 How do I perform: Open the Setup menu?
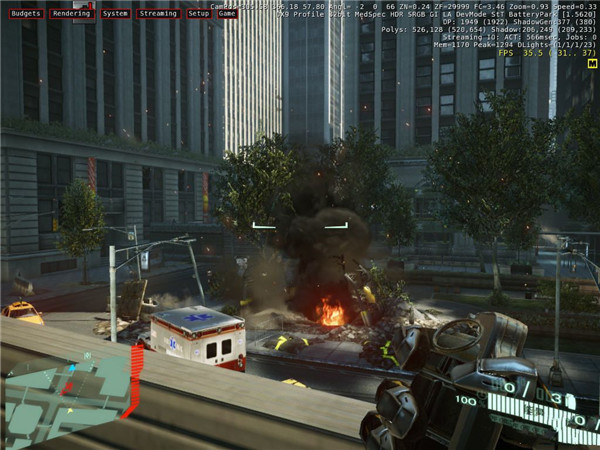coord(199,14)
